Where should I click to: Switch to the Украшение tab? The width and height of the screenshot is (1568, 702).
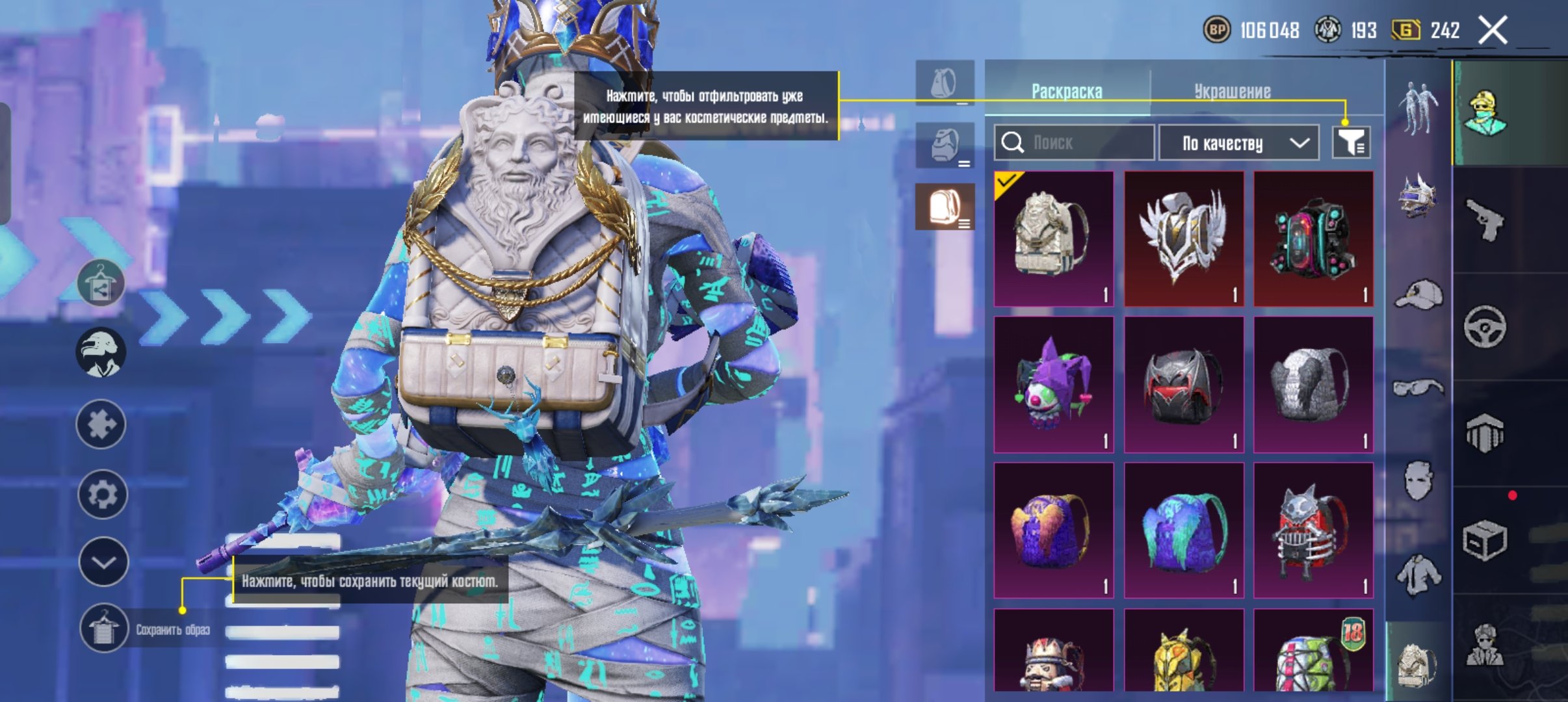(1232, 92)
